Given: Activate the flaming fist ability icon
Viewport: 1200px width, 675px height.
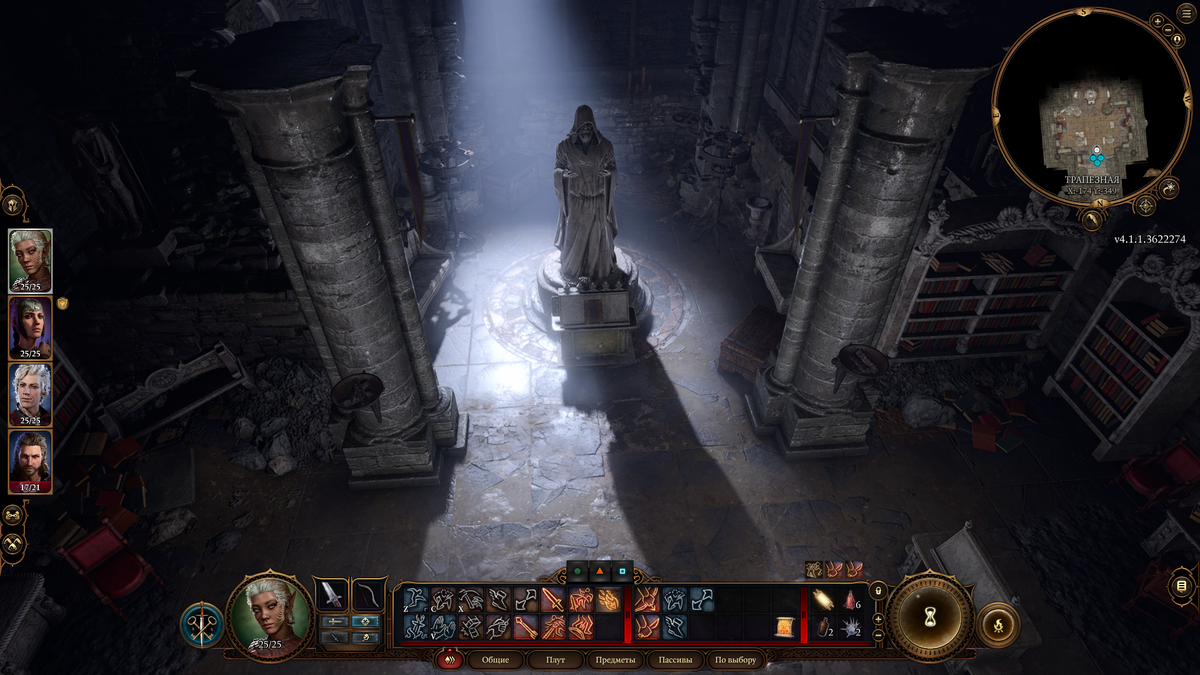Looking at the screenshot, I should (x=608, y=600).
